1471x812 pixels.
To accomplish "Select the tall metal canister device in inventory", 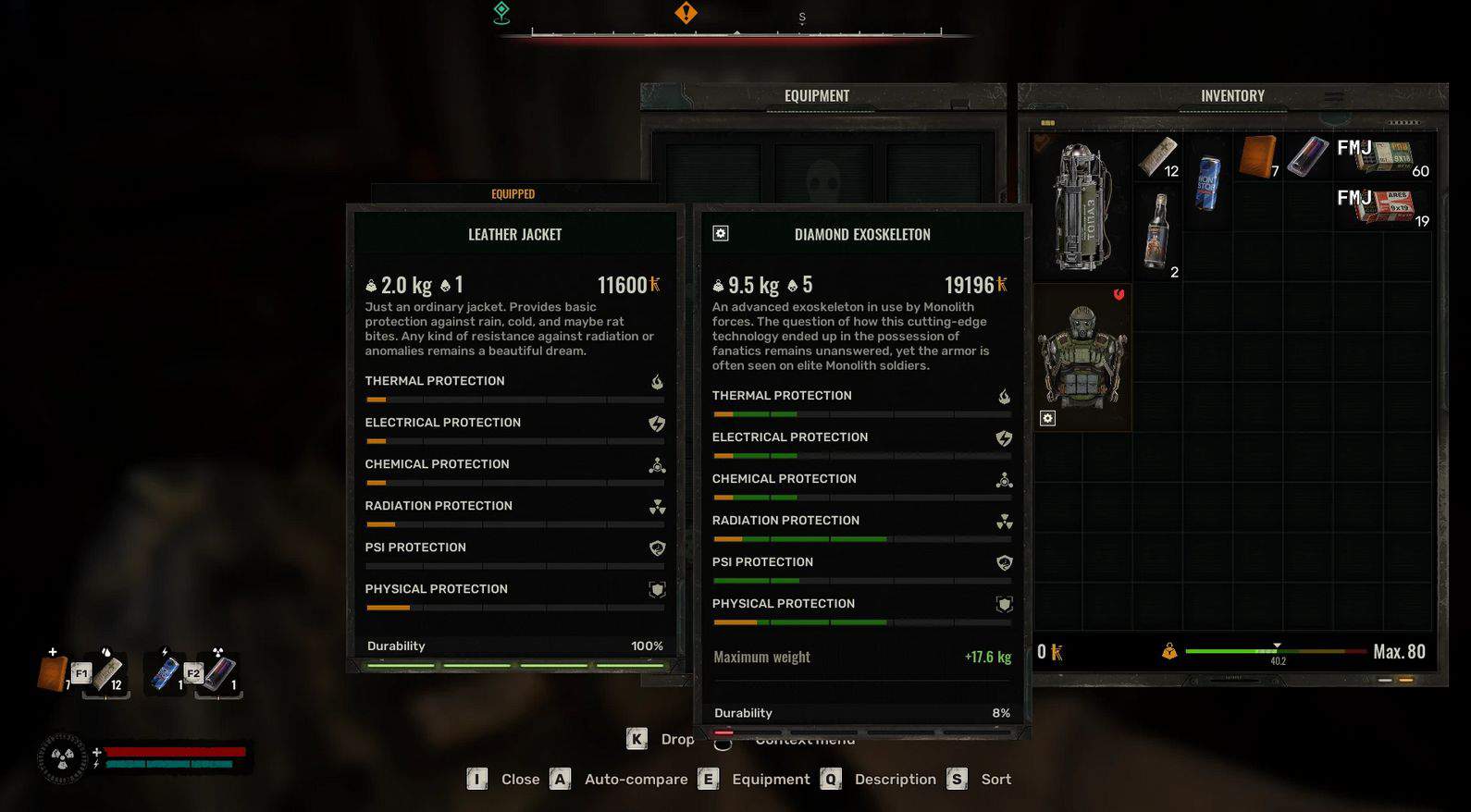I will [x=1082, y=206].
